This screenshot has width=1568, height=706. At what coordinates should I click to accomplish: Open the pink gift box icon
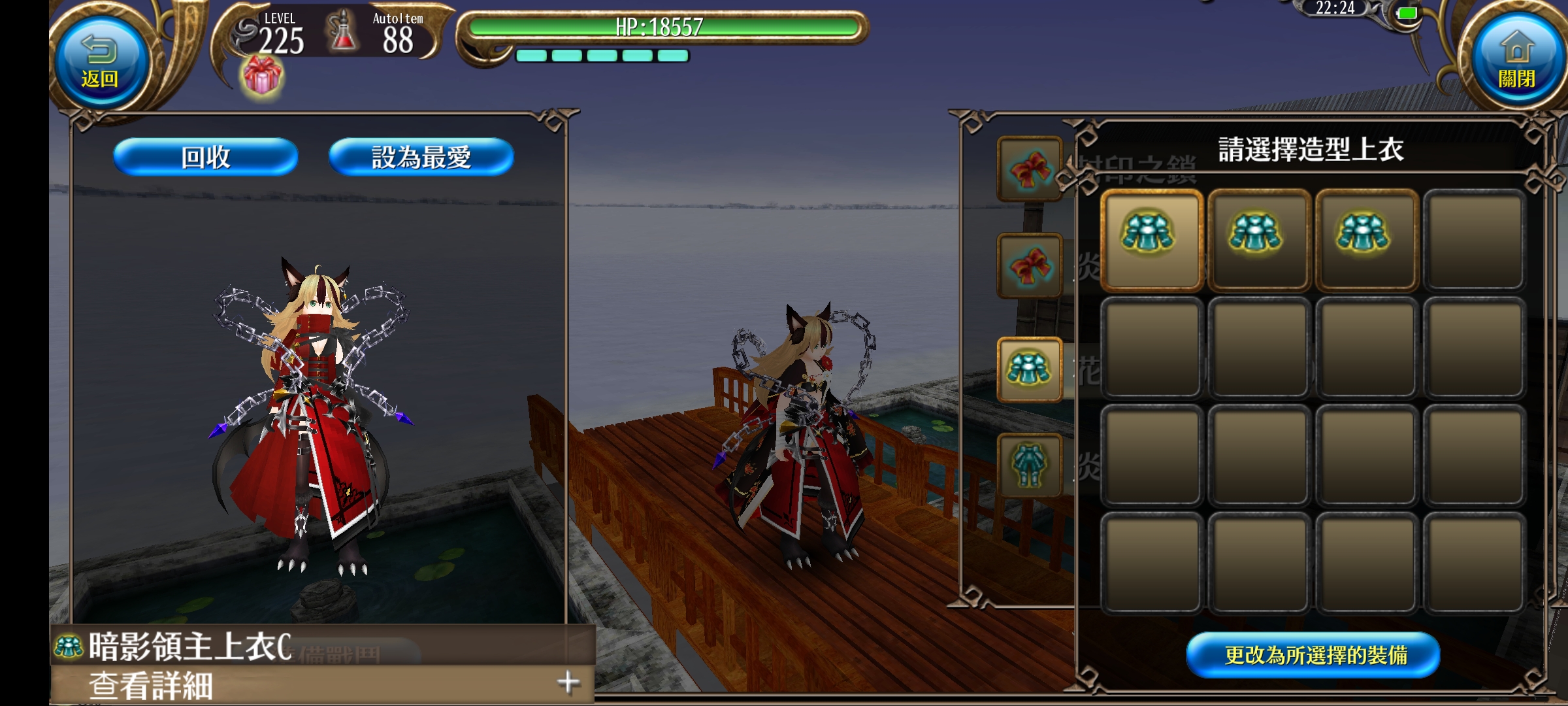coord(262,76)
